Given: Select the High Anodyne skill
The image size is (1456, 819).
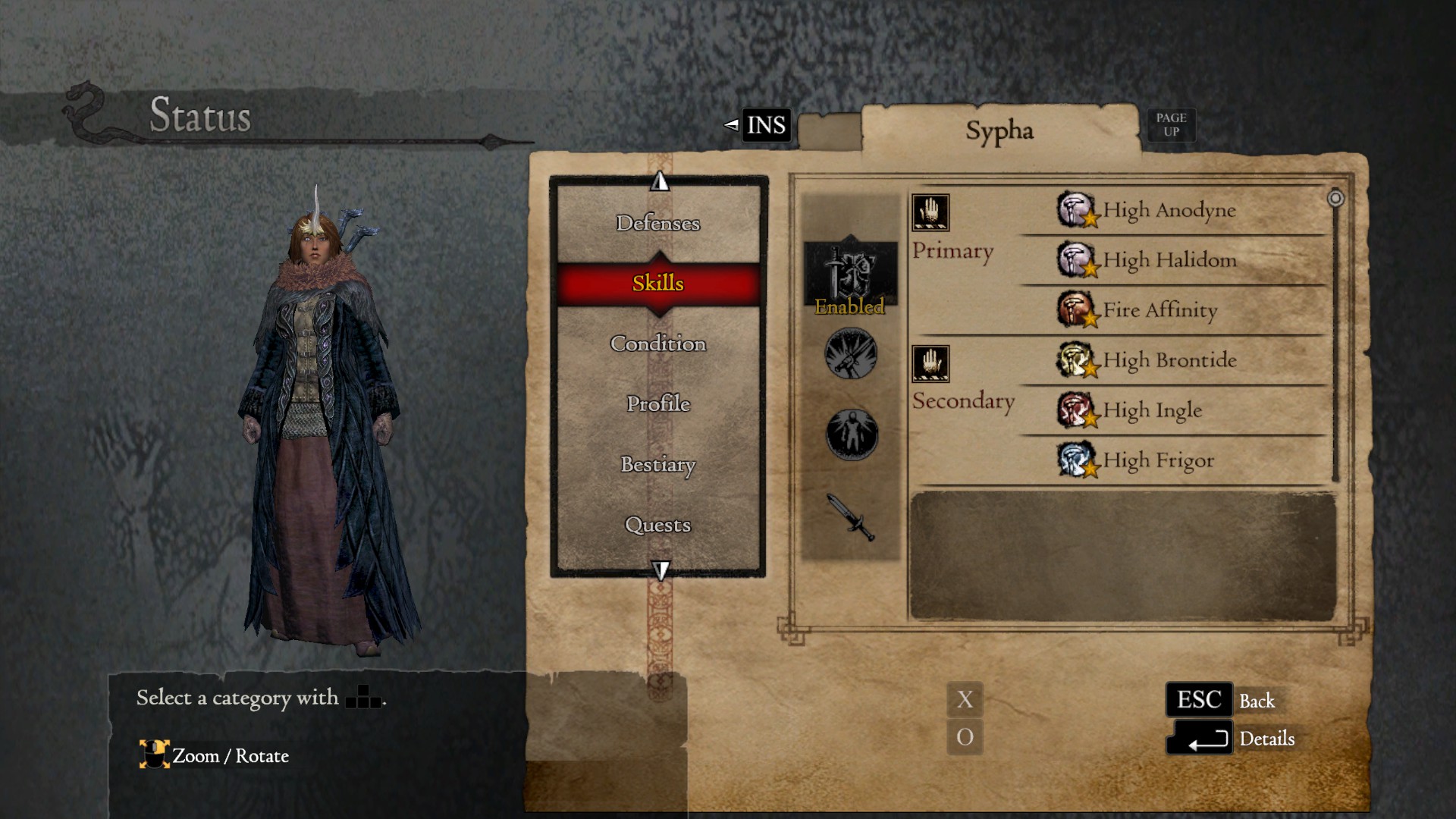Looking at the screenshot, I should click(x=1169, y=210).
